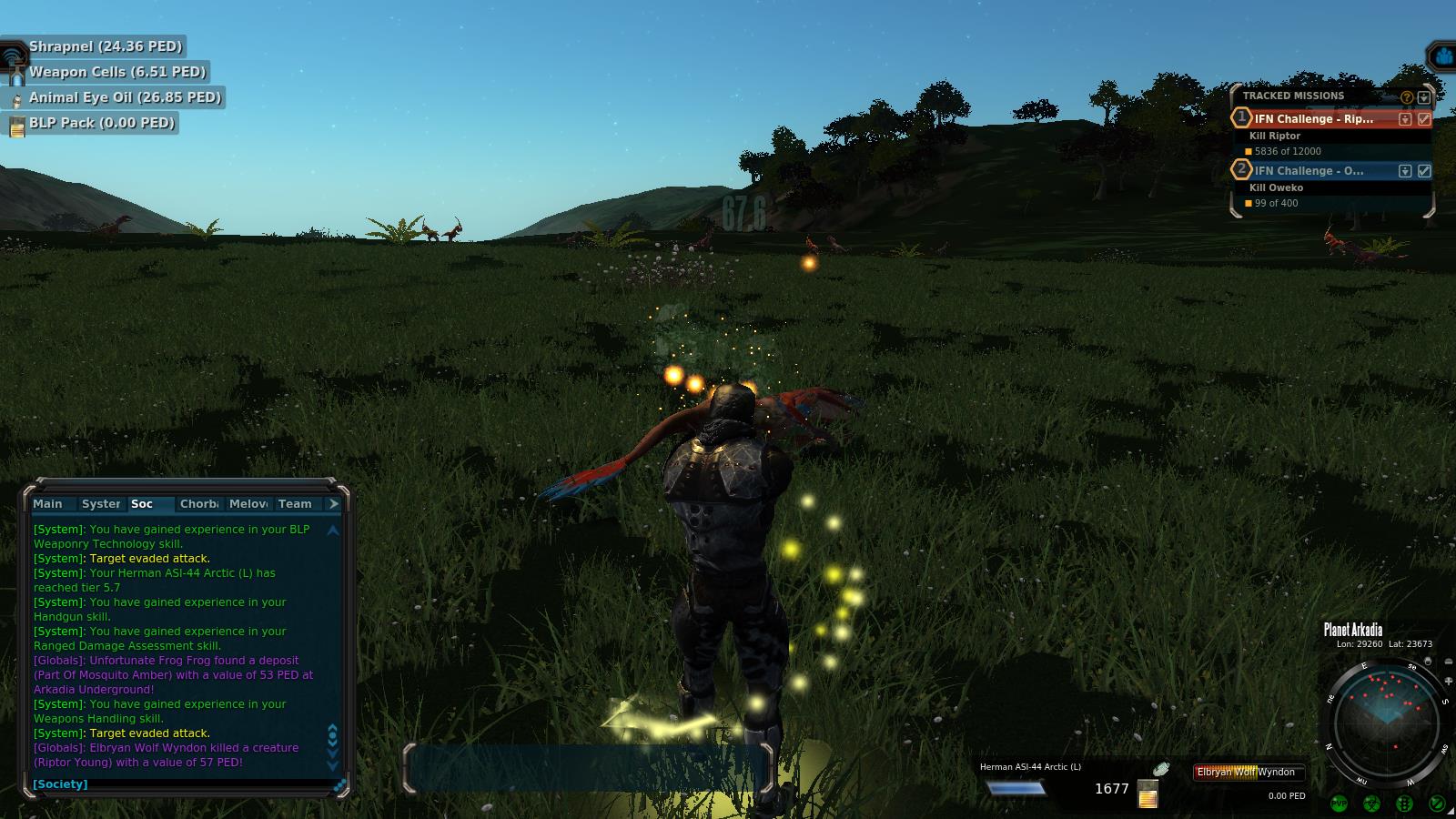Viewport: 1456px width, 819px height.
Task: Collapse the Tracked Missions panel
Action: [1424, 96]
